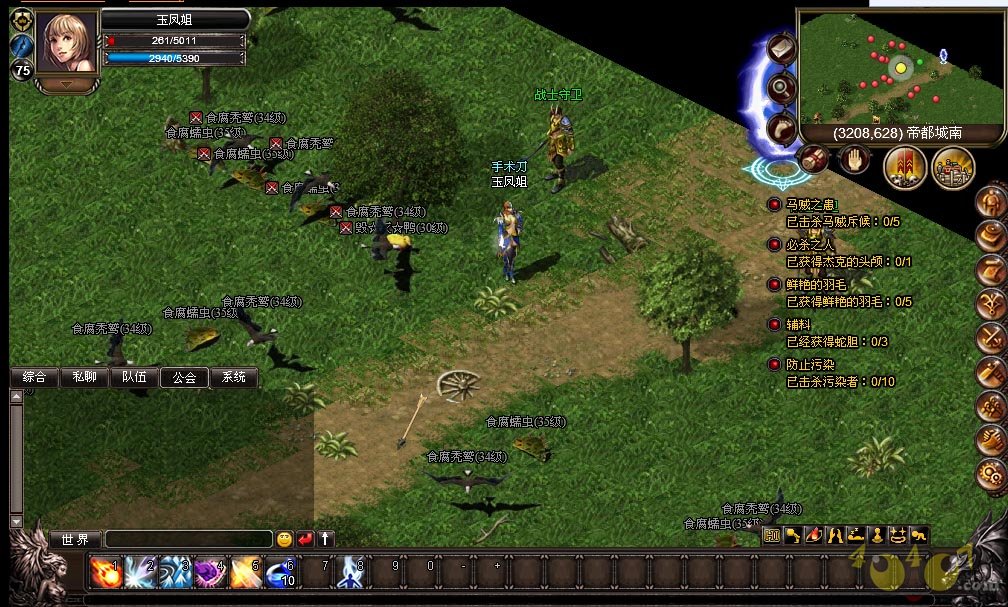Click the magnifying glass search icon
The width and height of the screenshot is (1008, 607).
781,87
